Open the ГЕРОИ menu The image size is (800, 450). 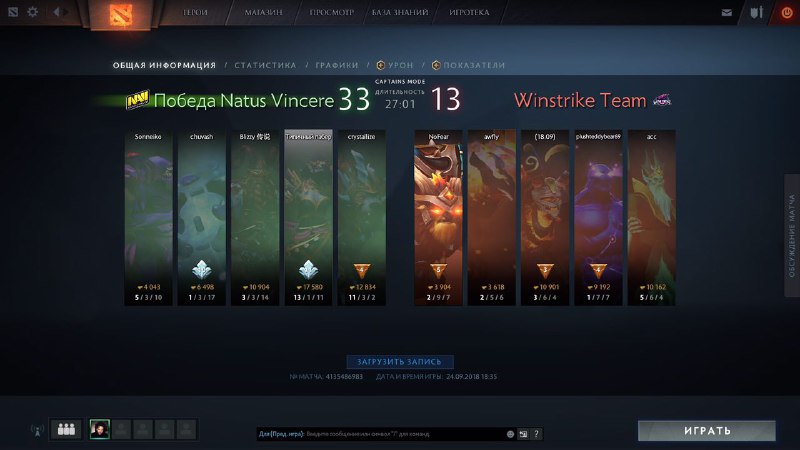196,13
